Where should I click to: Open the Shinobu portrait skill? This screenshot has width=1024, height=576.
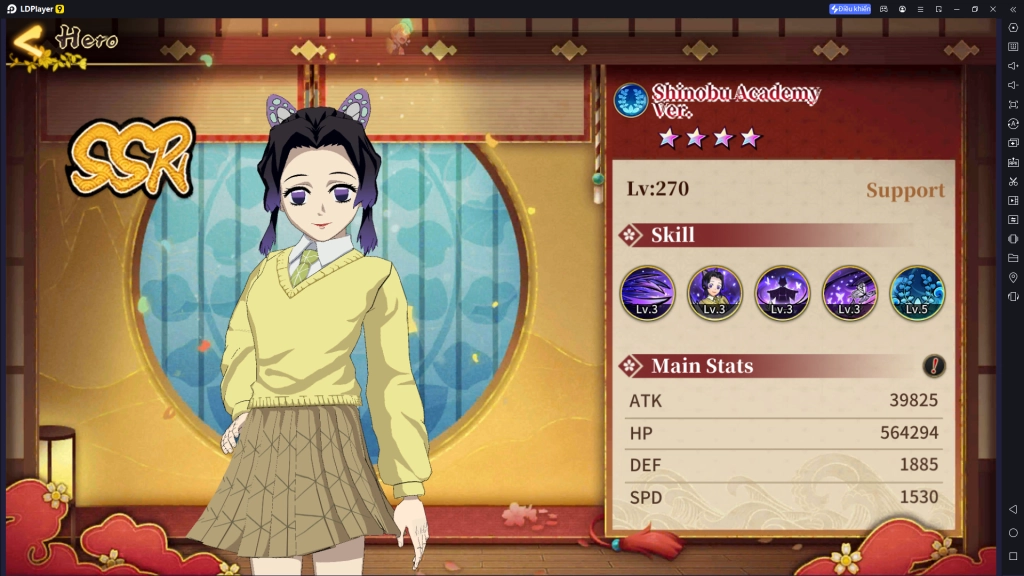tap(714, 292)
